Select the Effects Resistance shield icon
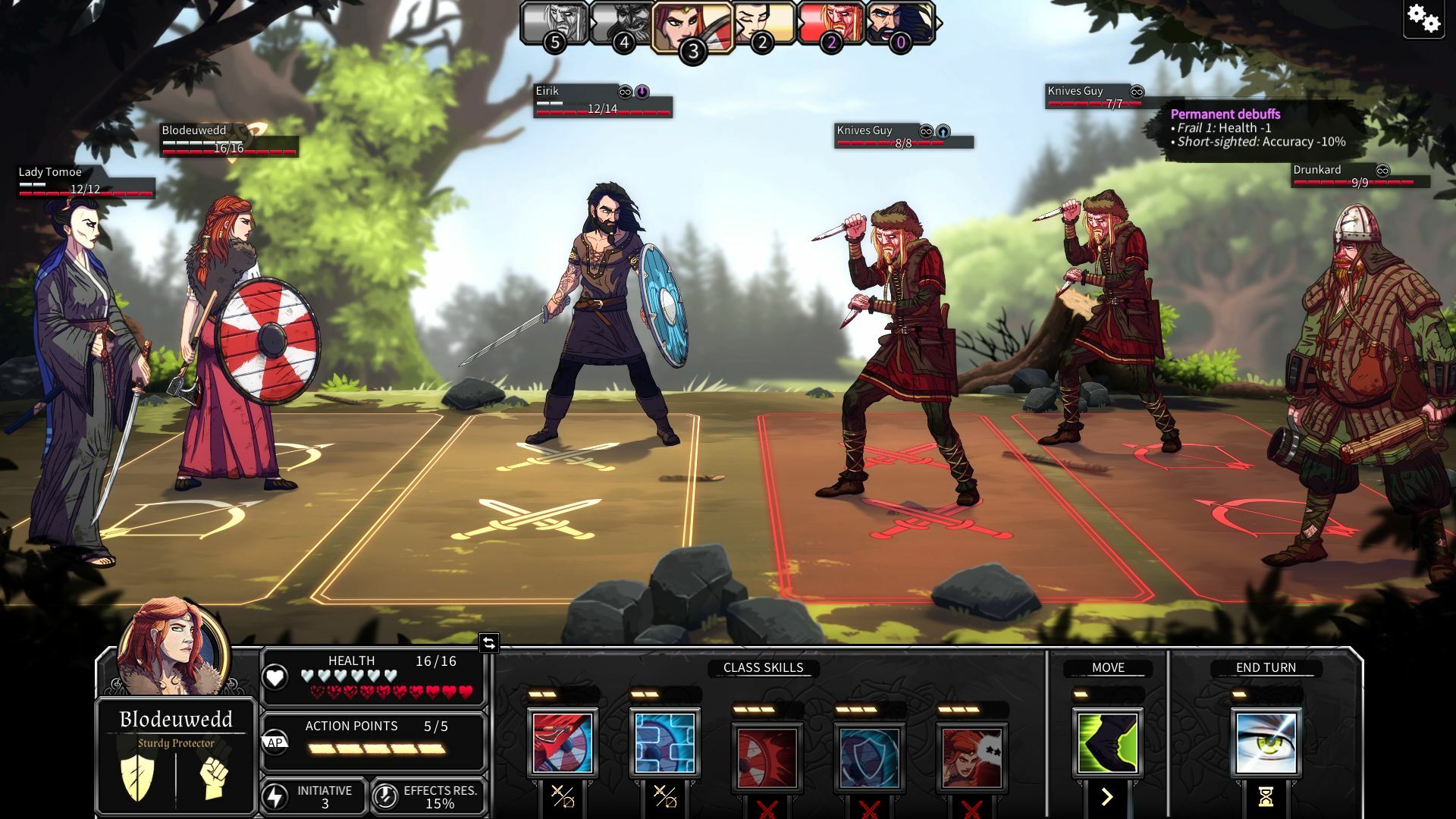This screenshot has height=819, width=1456. 387,795
